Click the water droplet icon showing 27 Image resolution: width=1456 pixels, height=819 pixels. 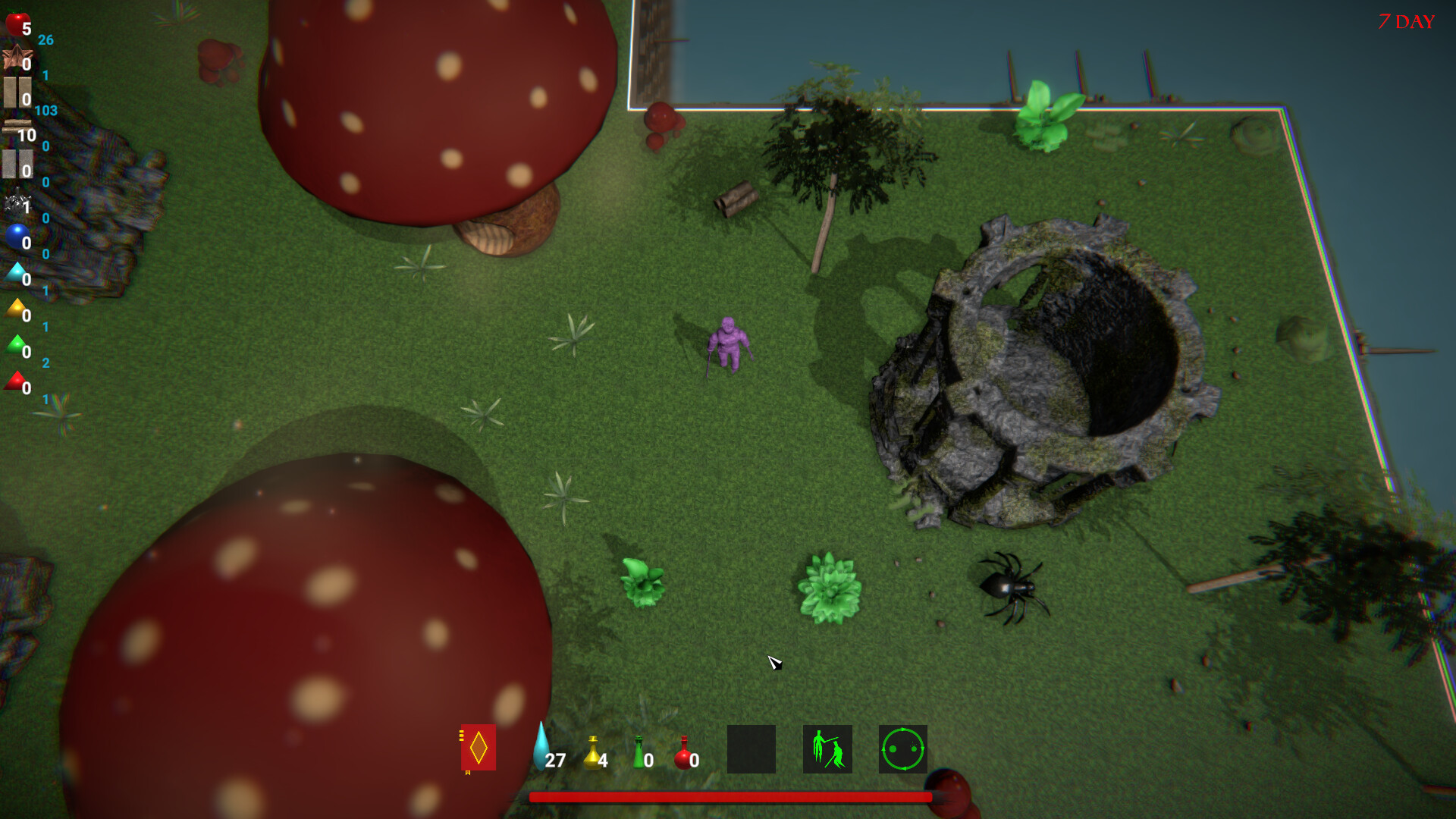coord(542,747)
